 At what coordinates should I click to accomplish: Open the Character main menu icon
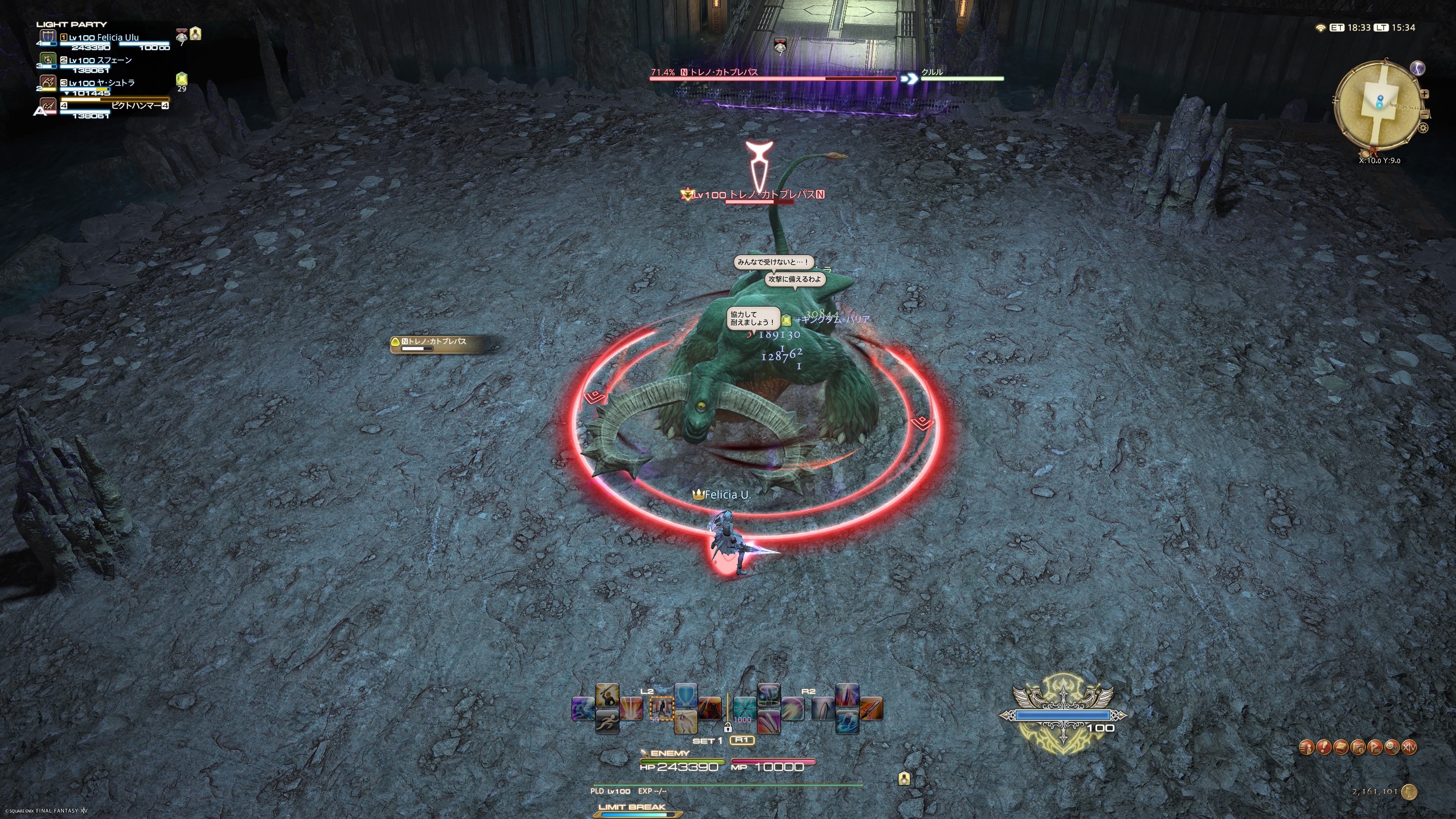pyautogui.click(x=1306, y=747)
